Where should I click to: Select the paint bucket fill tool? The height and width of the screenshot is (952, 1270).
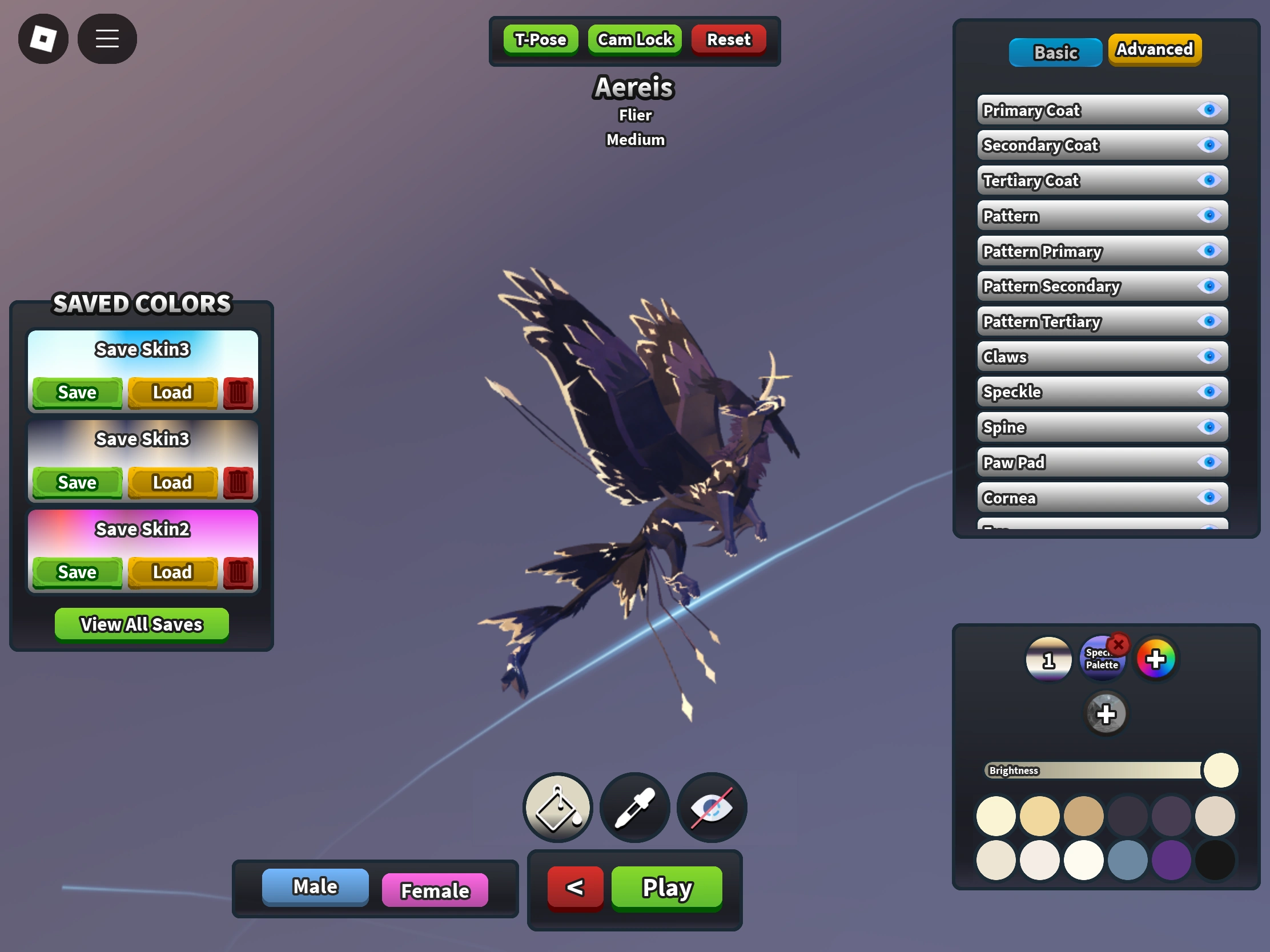point(556,808)
